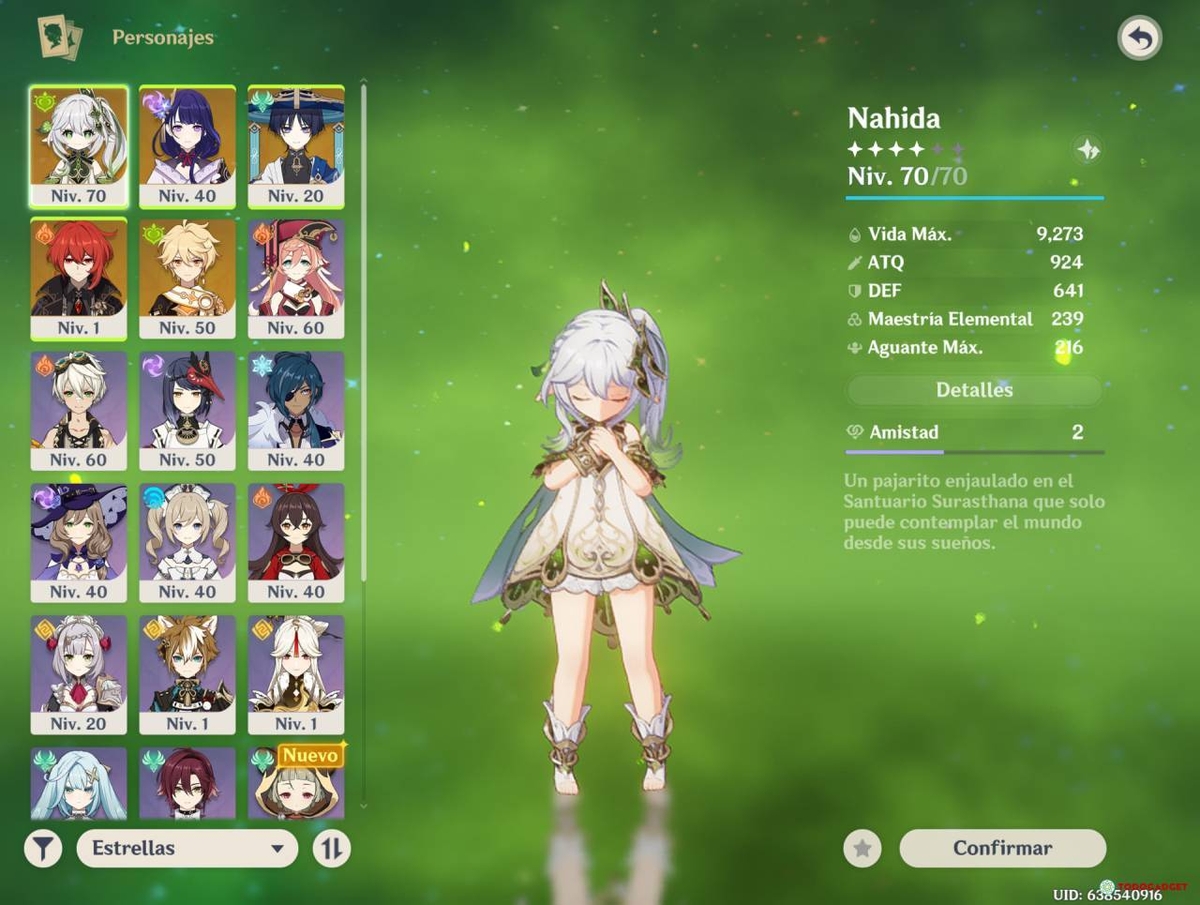This screenshot has width=1200, height=905.
Task: Select Kaeya's eyepatch portrait
Action: 296,410
